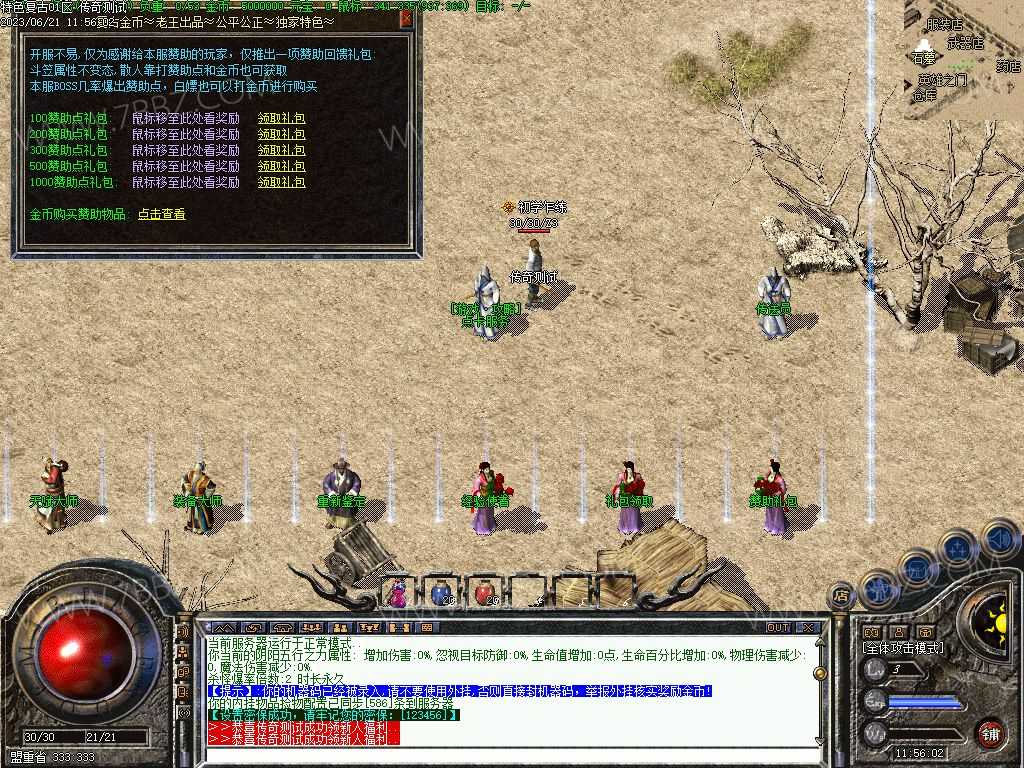
Task: Claim the 100 sponsor point gift pack
Action: 281,118
